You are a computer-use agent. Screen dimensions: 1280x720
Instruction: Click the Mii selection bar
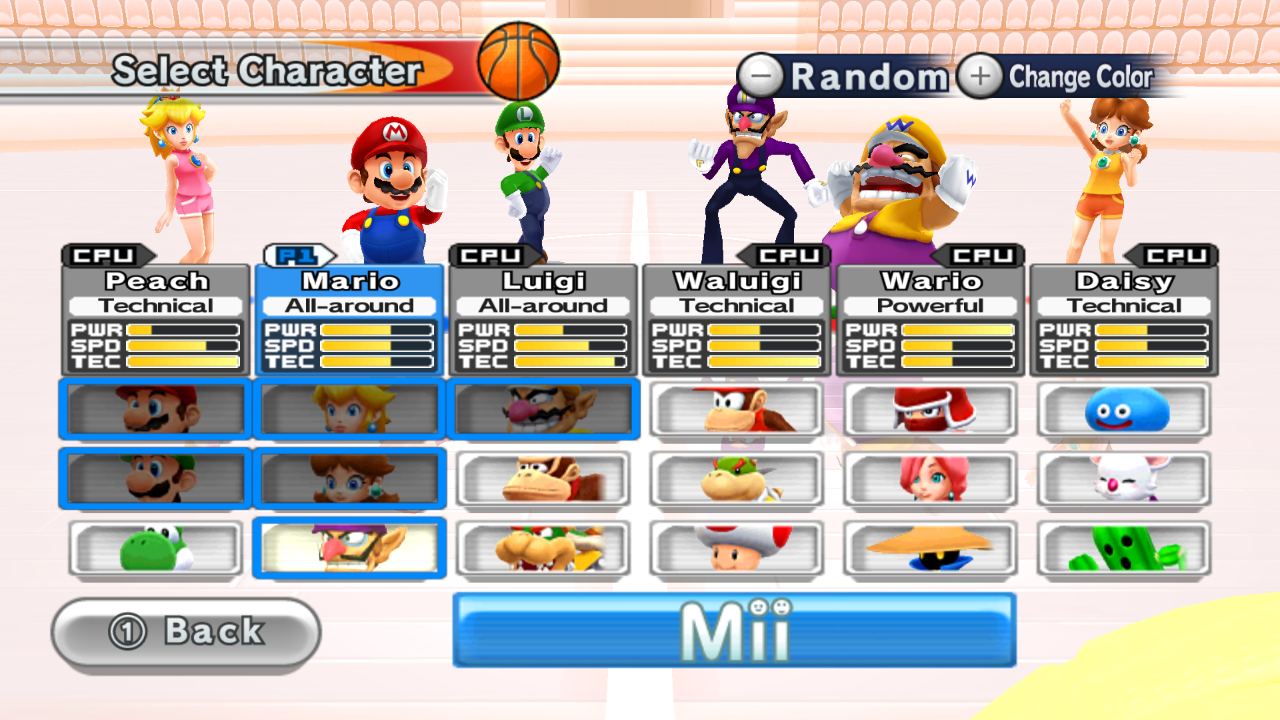coord(736,630)
